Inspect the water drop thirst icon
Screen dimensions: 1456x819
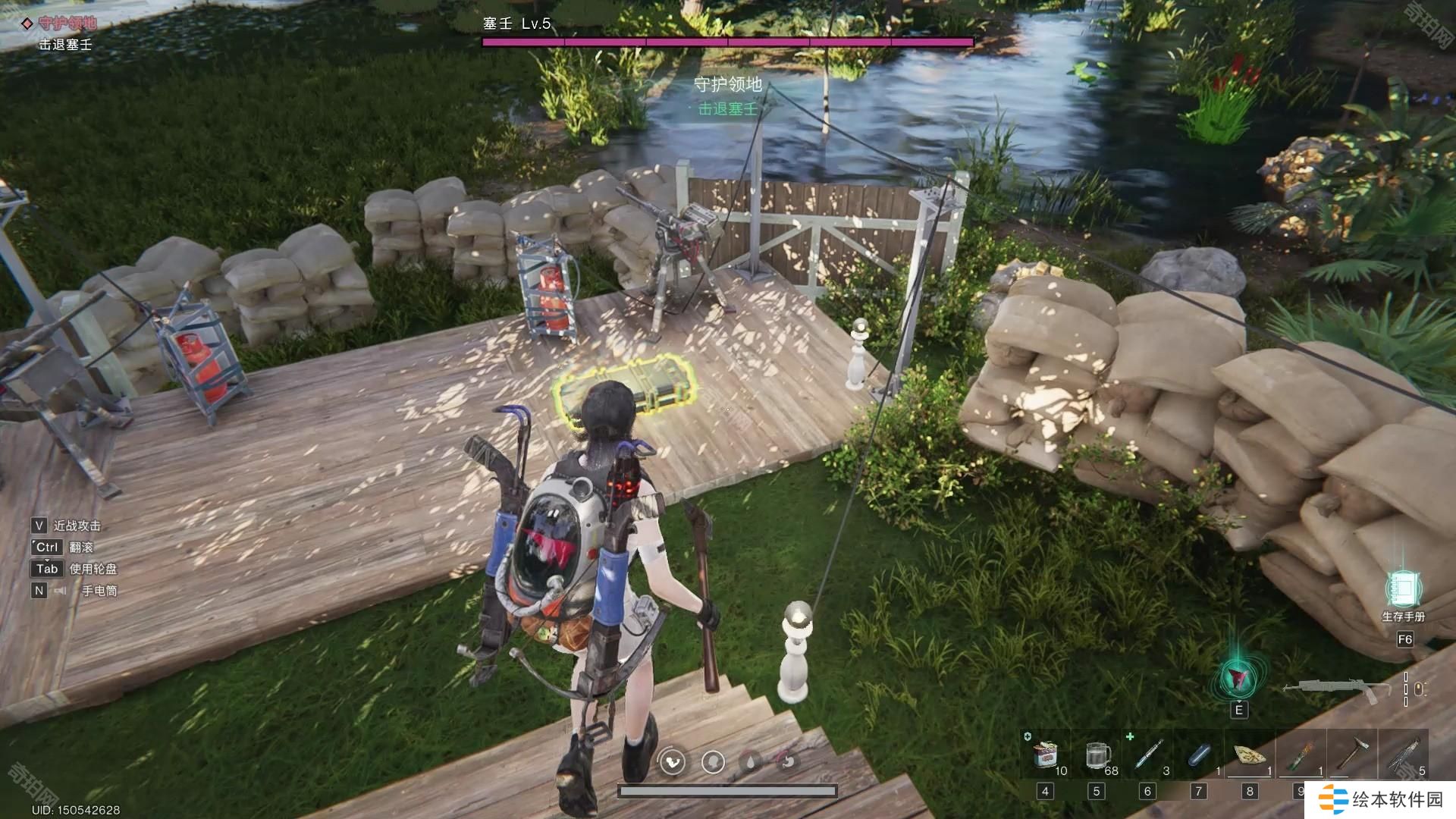click(x=751, y=761)
